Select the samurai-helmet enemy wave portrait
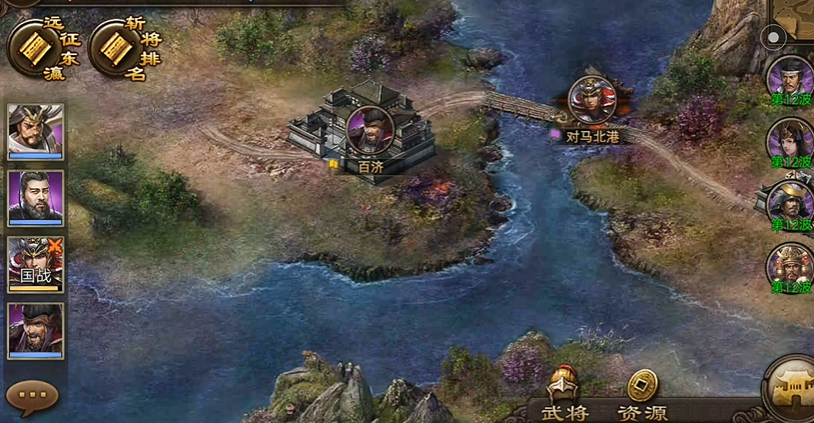The image size is (814, 423). click(x=790, y=203)
